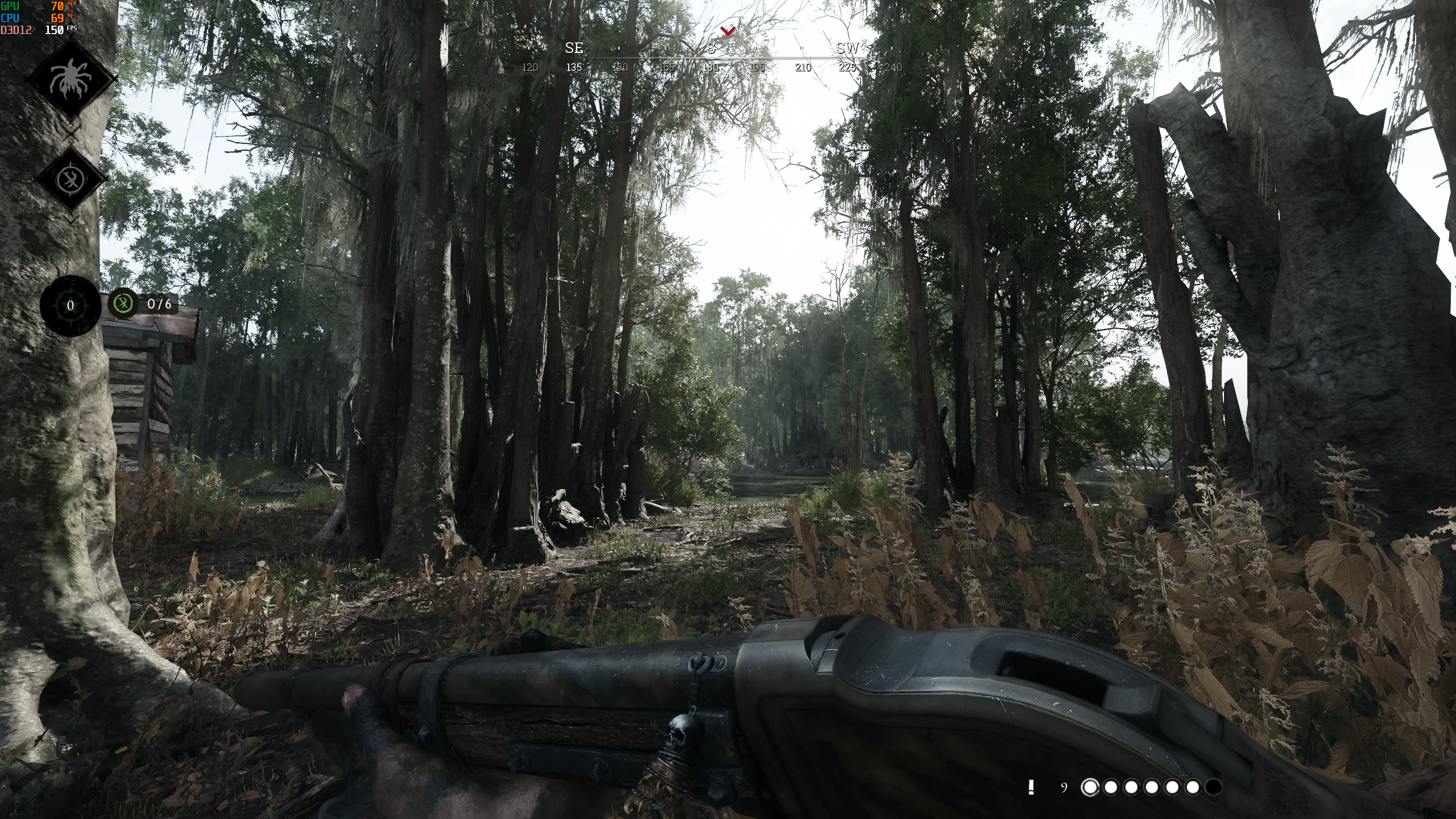Select the GPU temperature label in the overlay
This screenshot has height=819, width=1456.
tap(10, 7)
